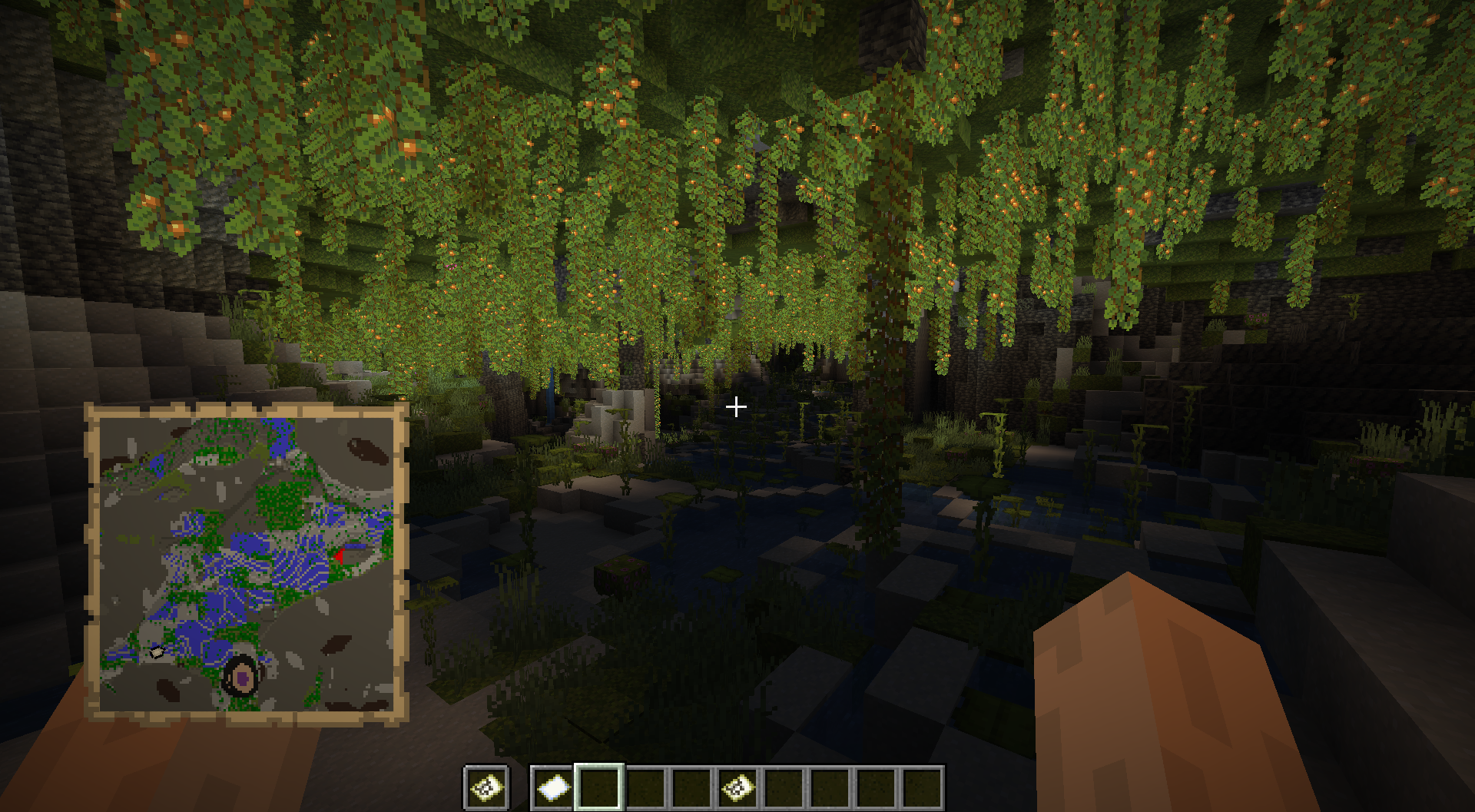Image resolution: width=1475 pixels, height=812 pixels.
Task: Click the dark circular structure icon on the map
Action: [x=240, y=676]
